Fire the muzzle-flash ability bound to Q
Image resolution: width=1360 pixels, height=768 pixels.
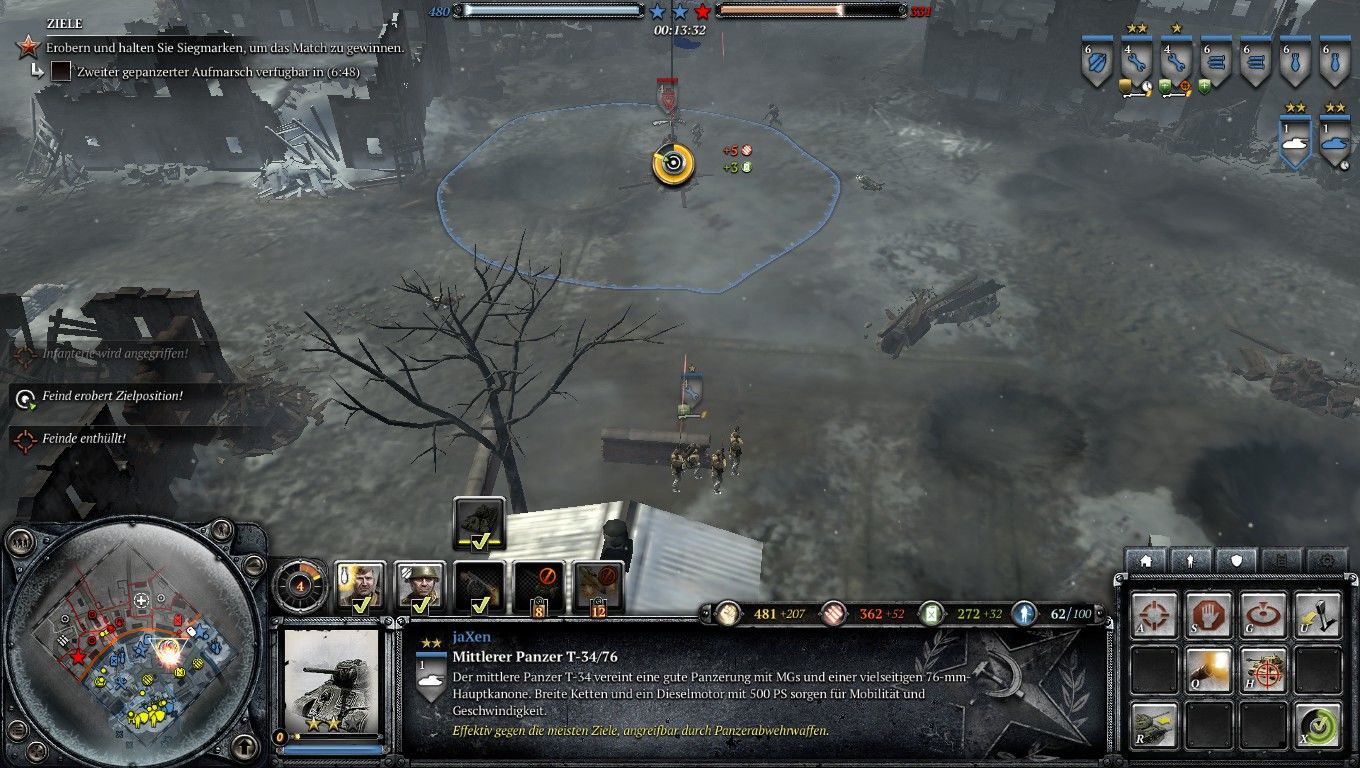(1207, 668)
